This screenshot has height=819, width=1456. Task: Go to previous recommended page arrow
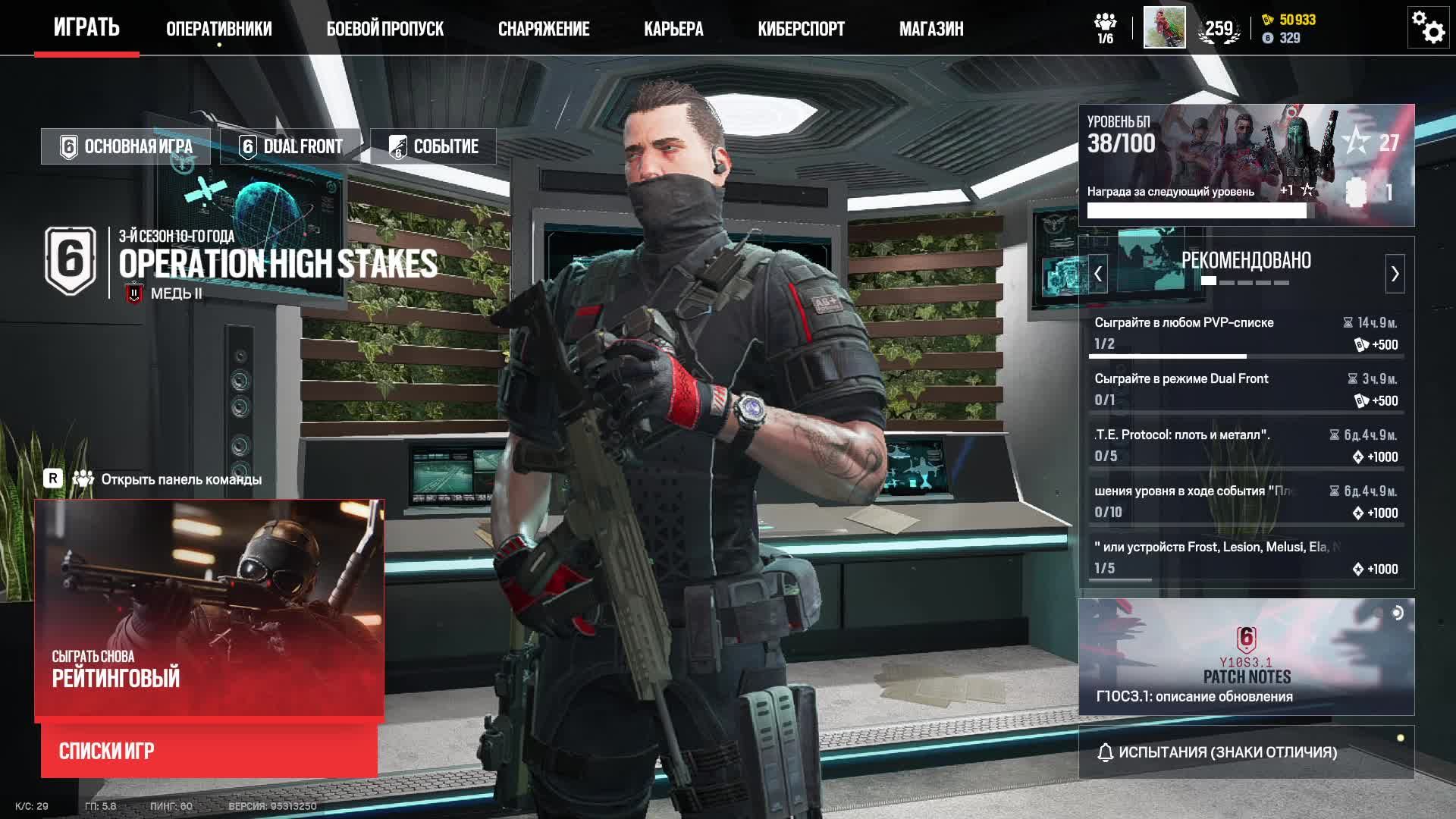[1098, 274]
